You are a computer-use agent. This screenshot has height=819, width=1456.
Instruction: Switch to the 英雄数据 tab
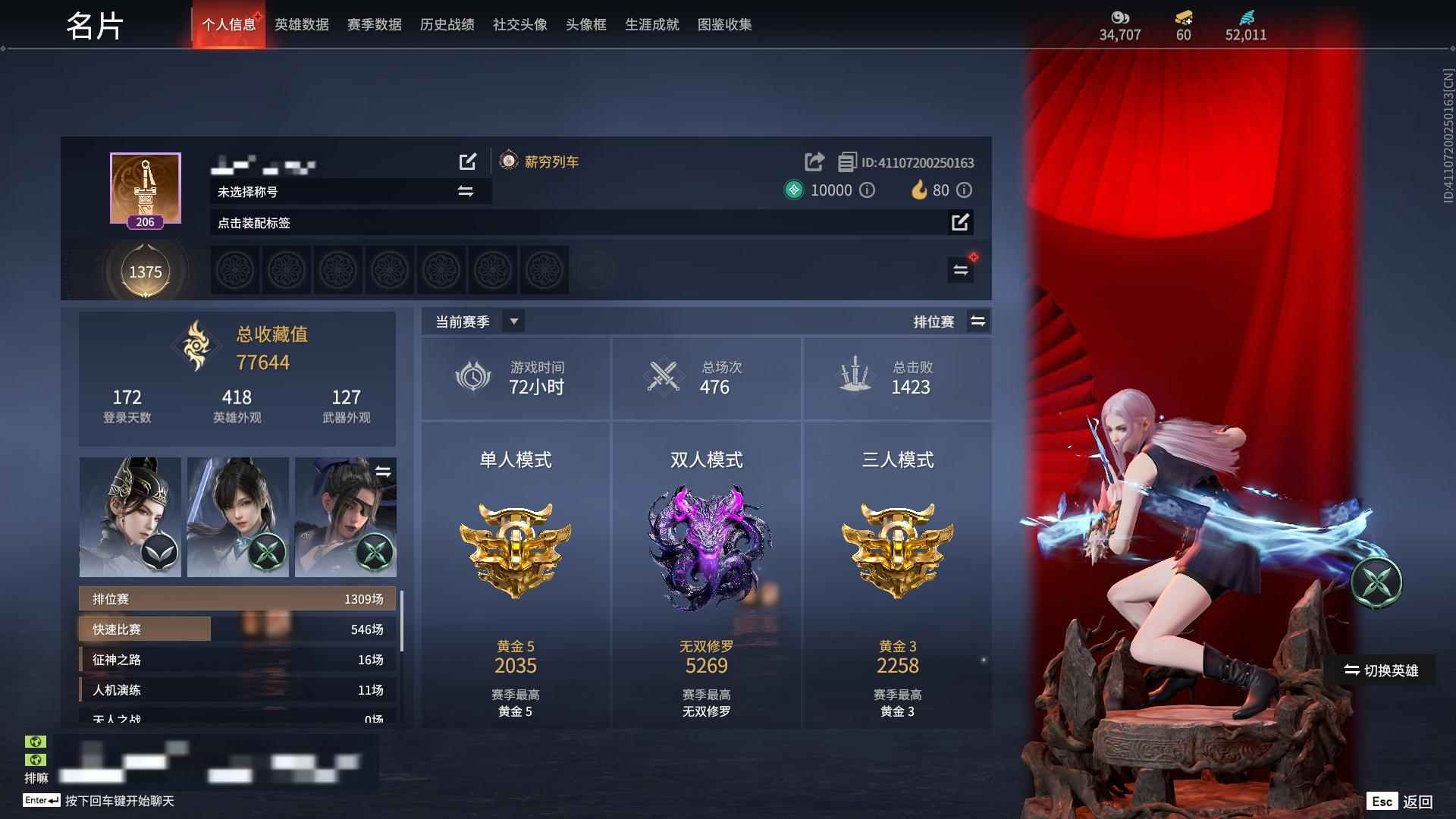(300, 24)
